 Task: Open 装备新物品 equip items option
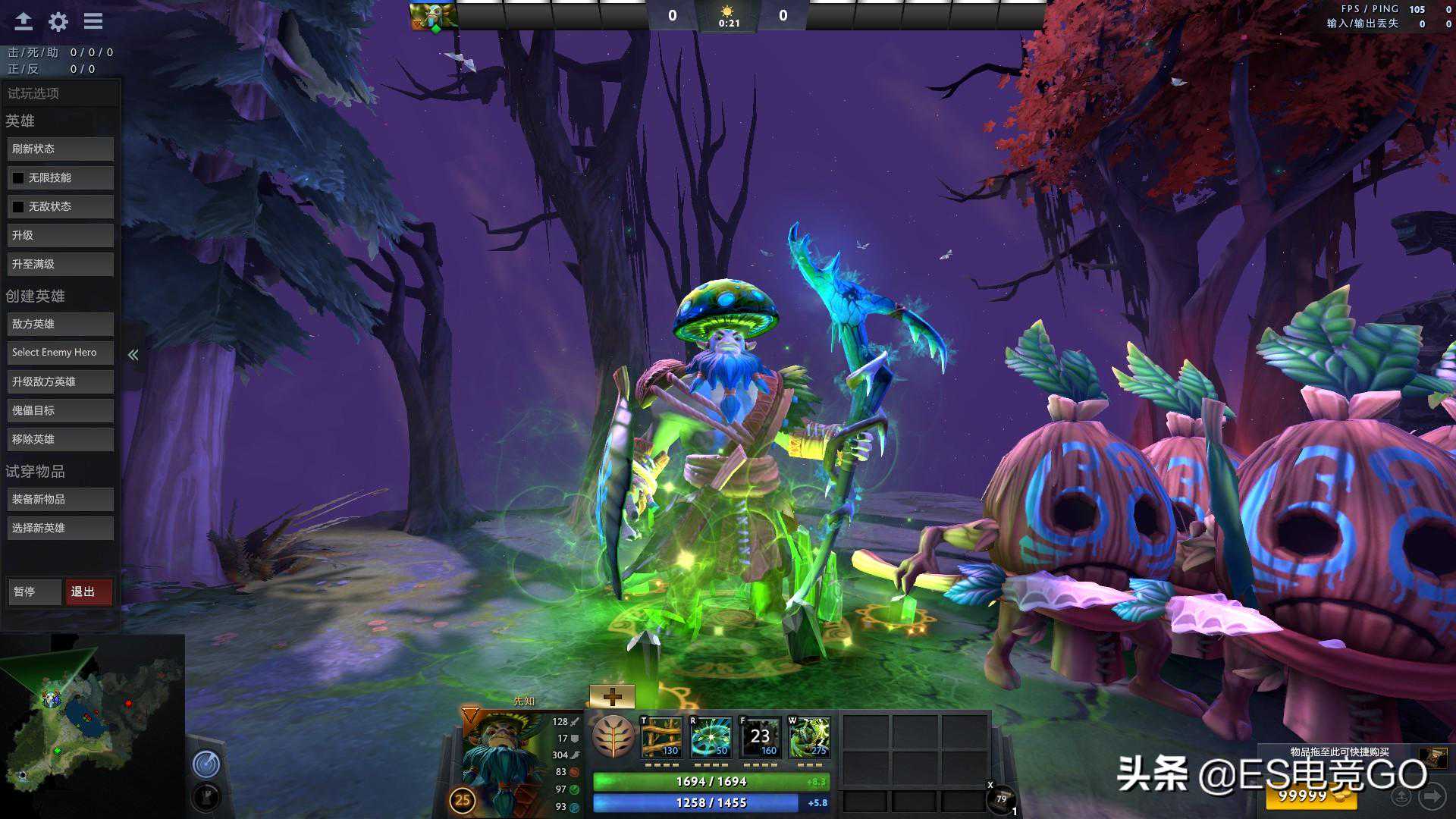coord(60,499)
